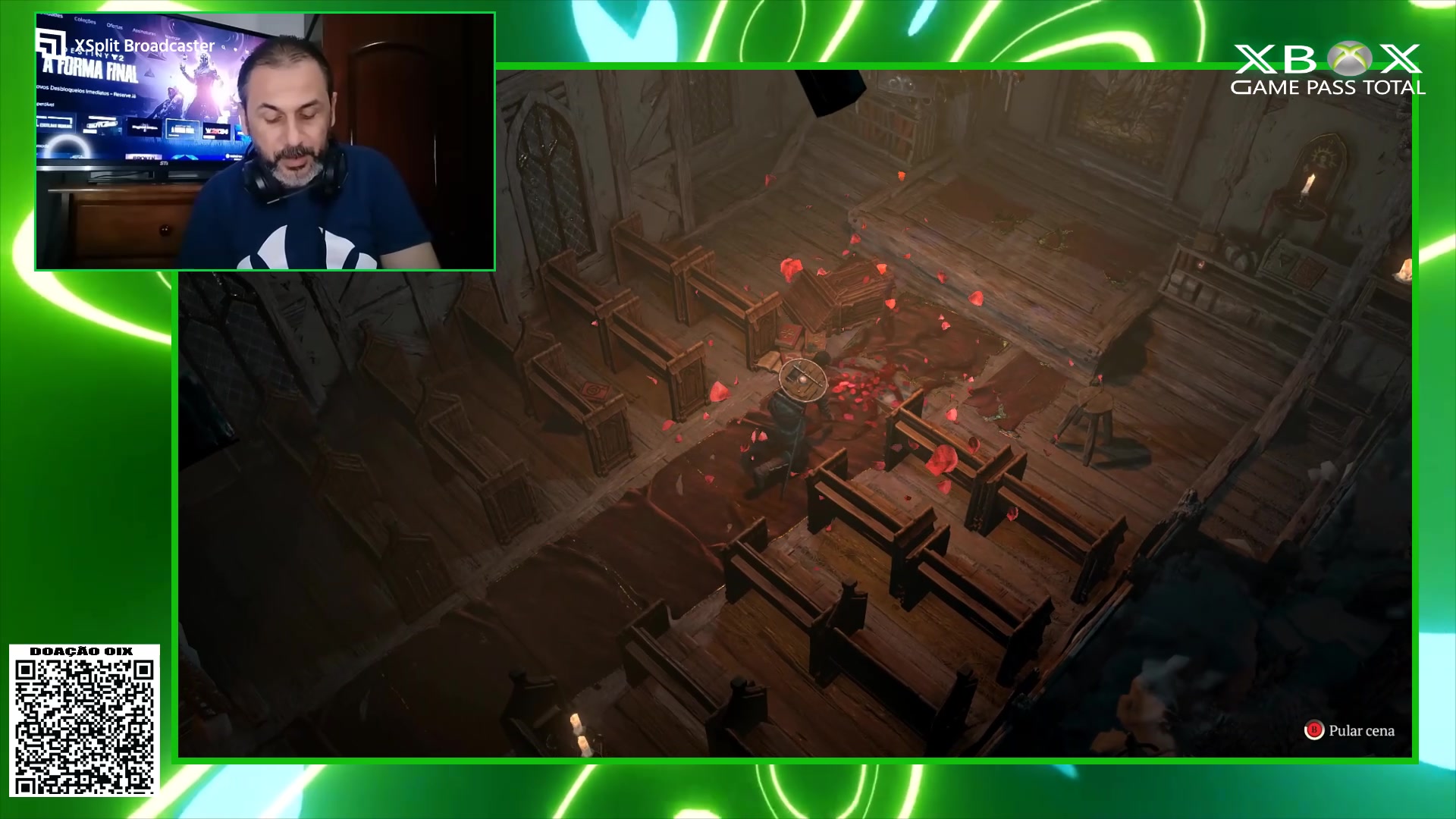Click the donation QR code overlay

[x=84, y=726]
